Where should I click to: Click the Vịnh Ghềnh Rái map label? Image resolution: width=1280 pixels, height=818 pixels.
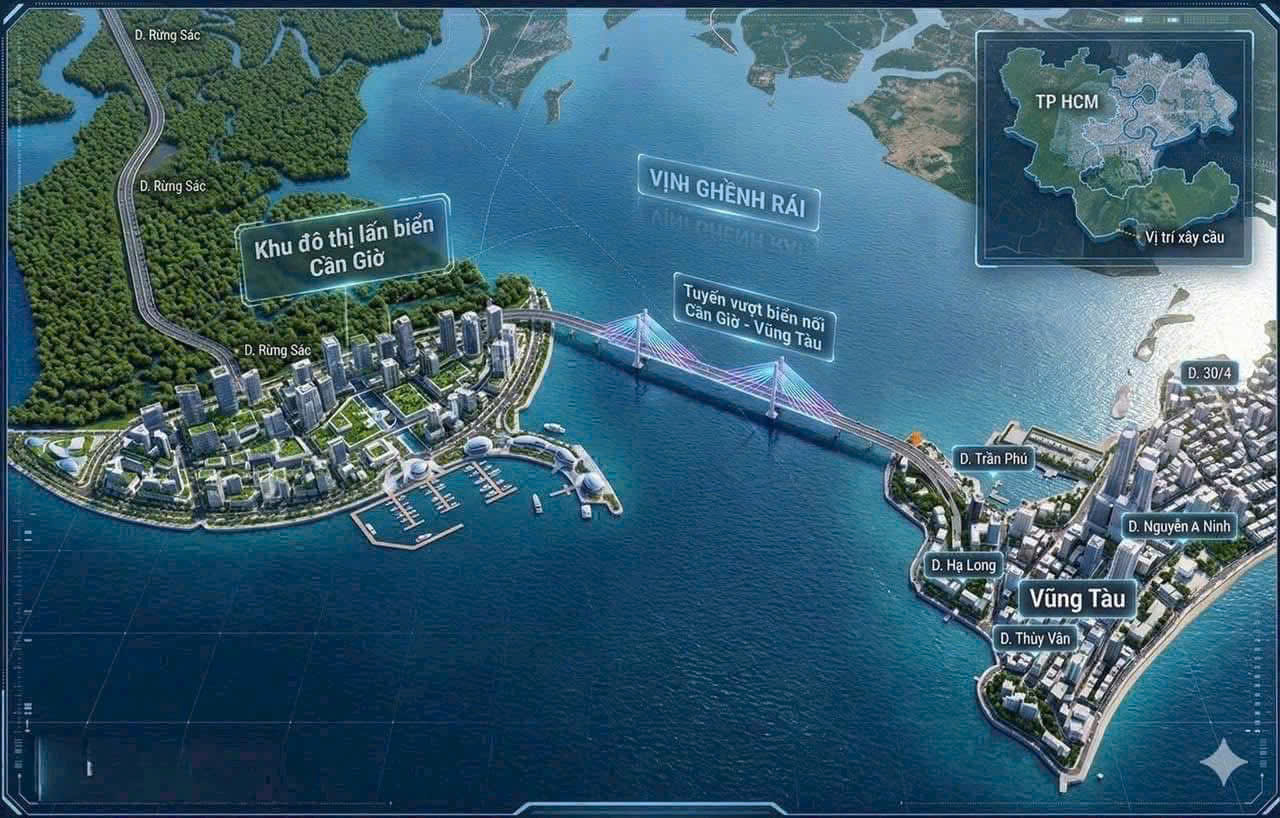[x=728, y=192]
